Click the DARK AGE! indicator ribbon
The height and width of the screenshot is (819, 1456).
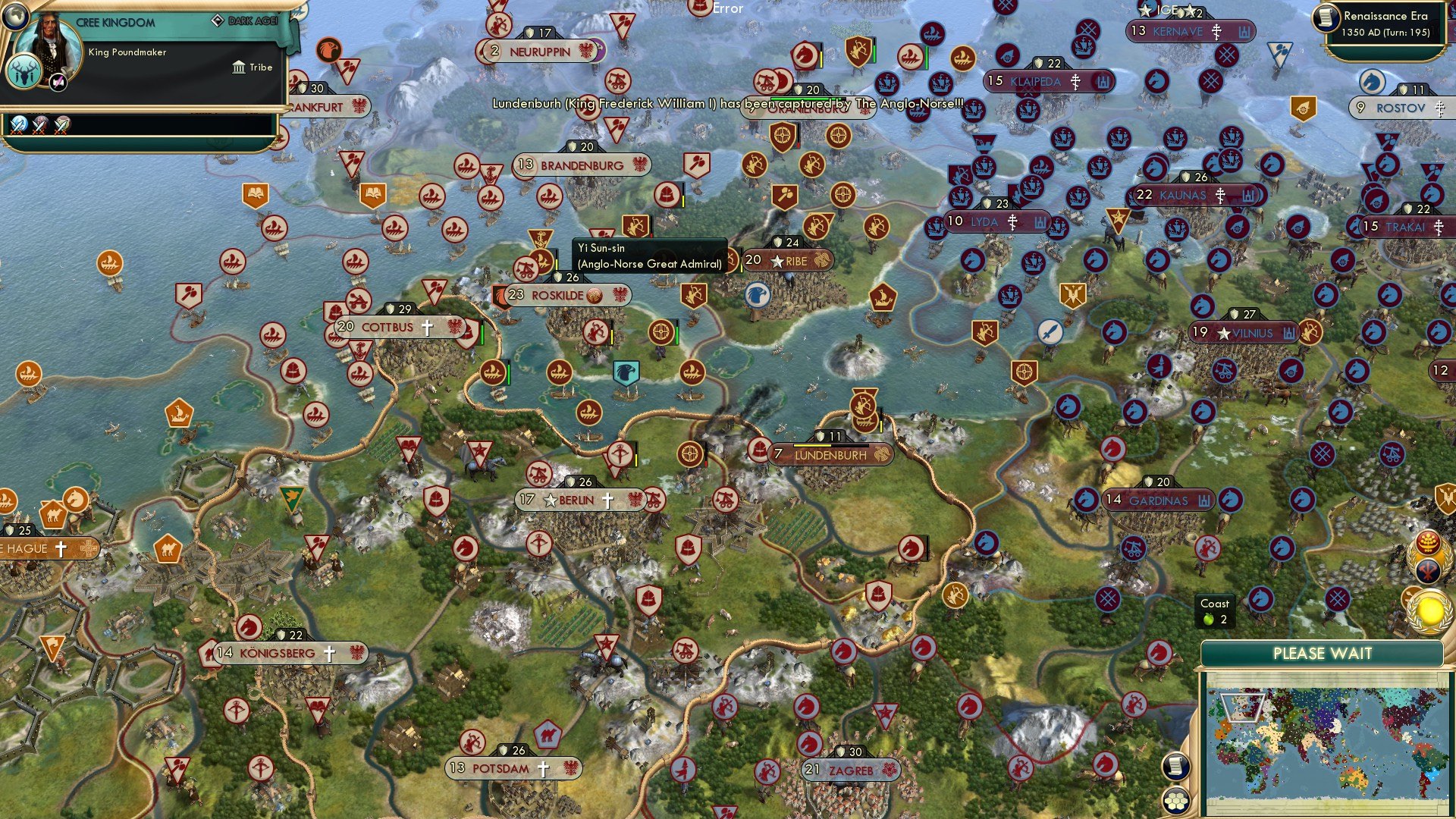coord(246,21)
